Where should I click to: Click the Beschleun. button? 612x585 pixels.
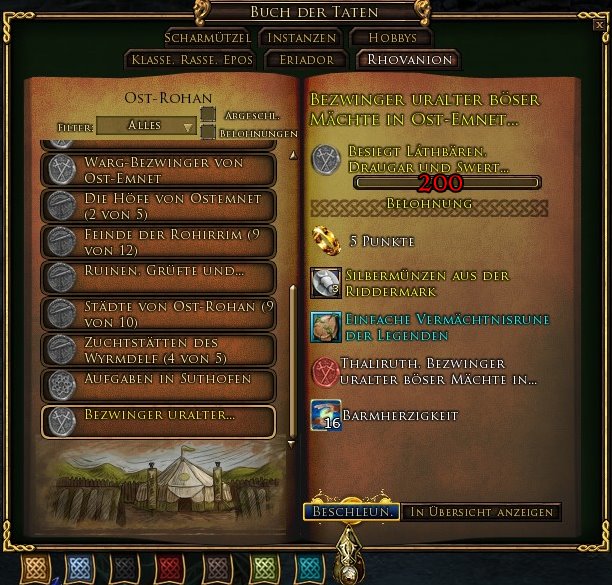[x=351, y=512]
